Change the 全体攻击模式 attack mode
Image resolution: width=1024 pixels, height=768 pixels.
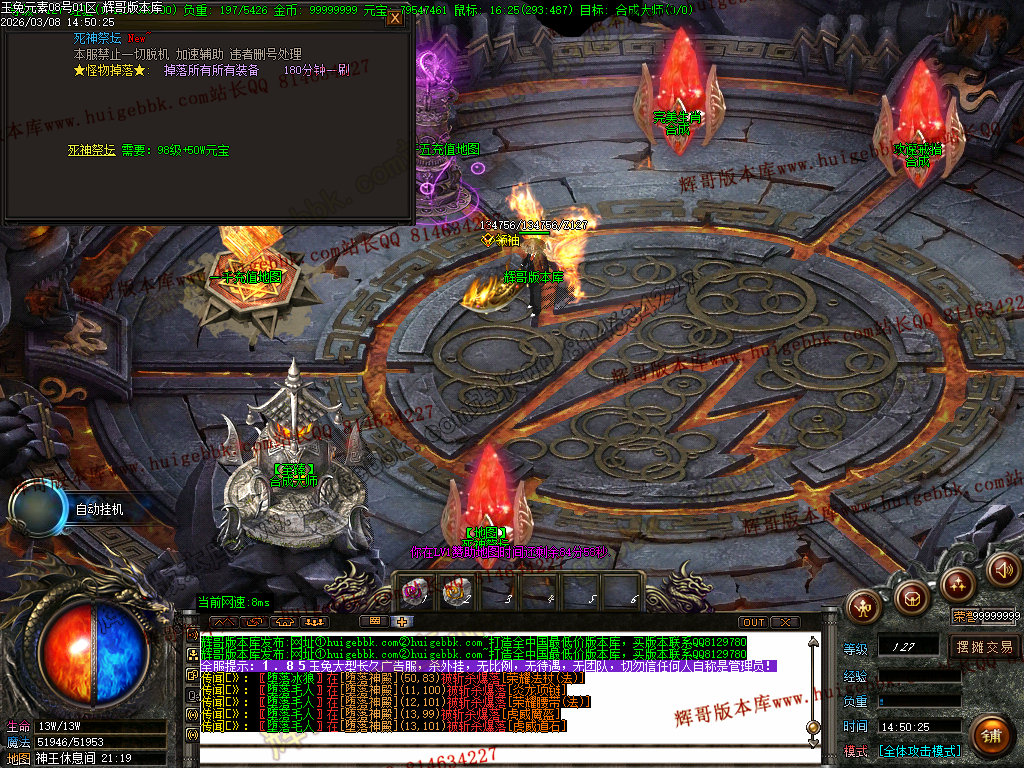(x=919, y=750)
